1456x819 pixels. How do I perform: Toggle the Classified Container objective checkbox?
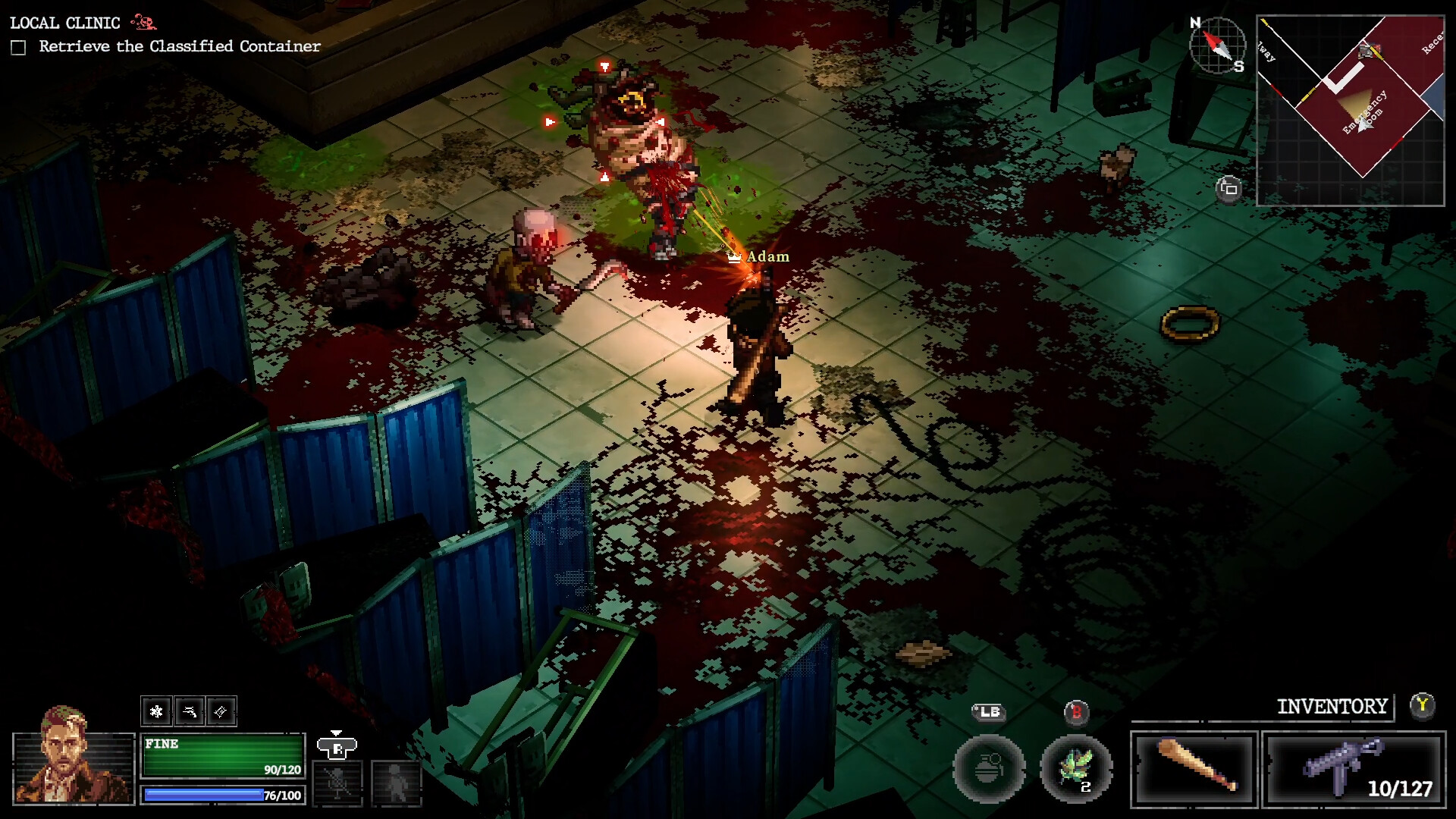19,48
